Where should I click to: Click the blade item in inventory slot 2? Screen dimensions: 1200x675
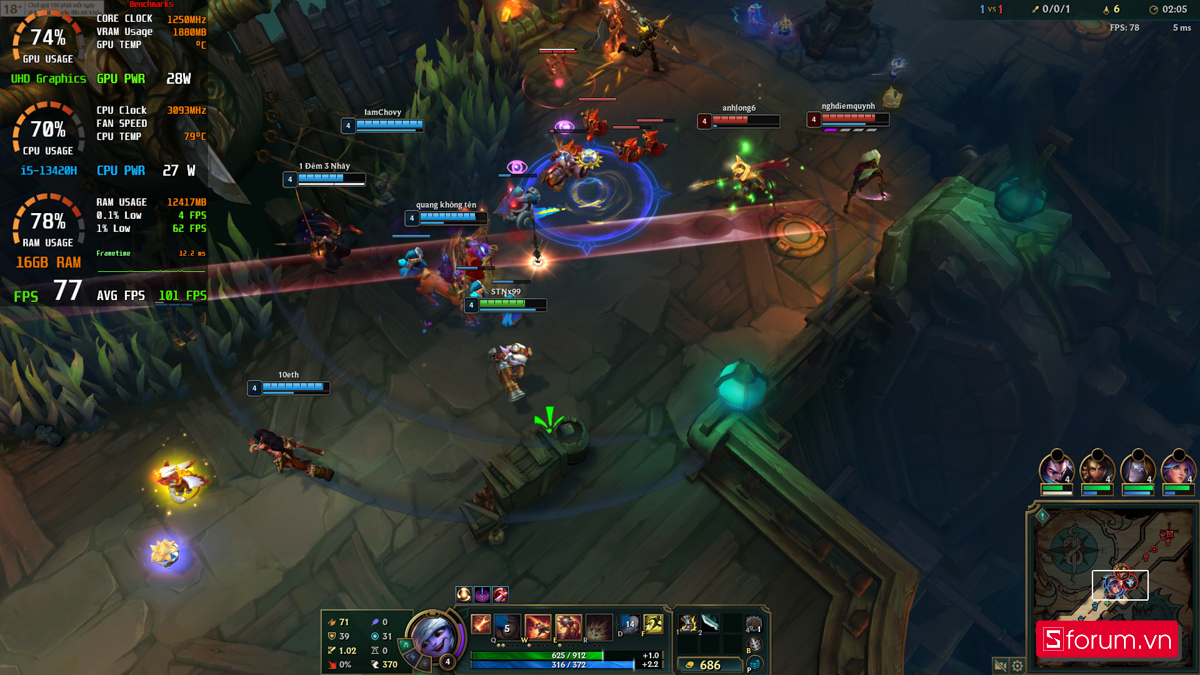coord(711,623)
